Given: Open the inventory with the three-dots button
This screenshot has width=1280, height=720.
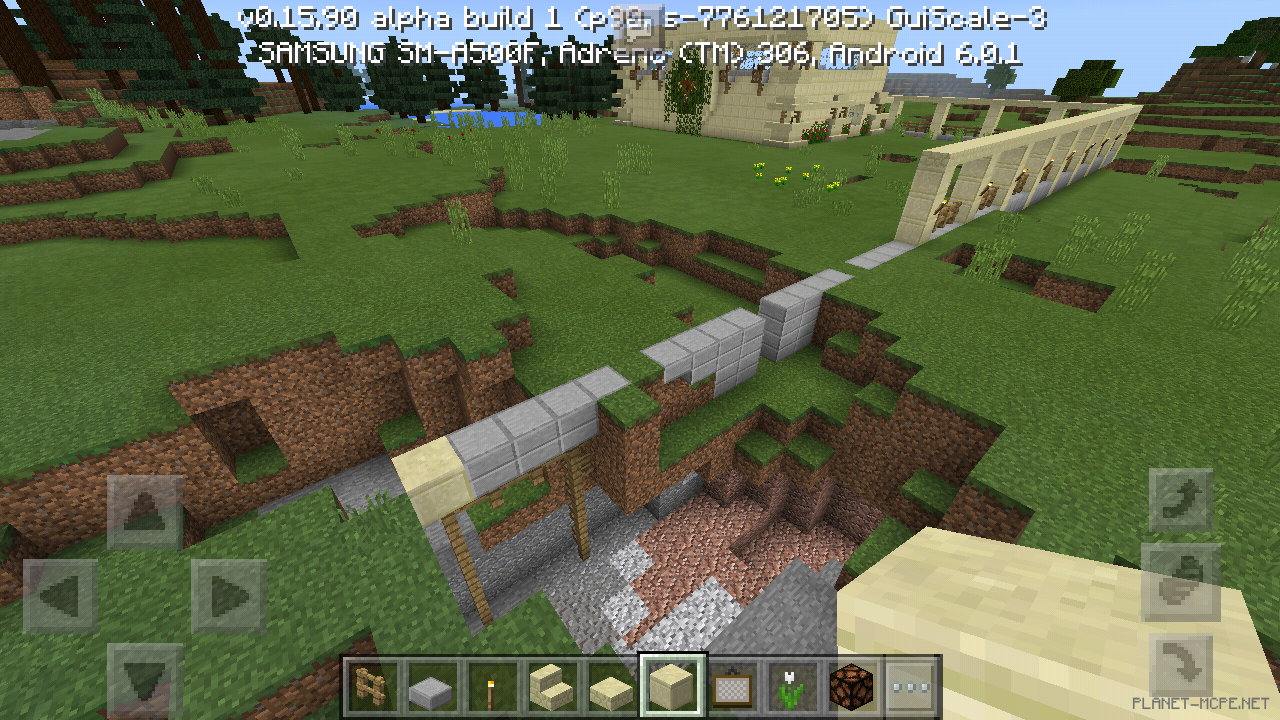Looking at the screenshot, I should tap(911, 687).
